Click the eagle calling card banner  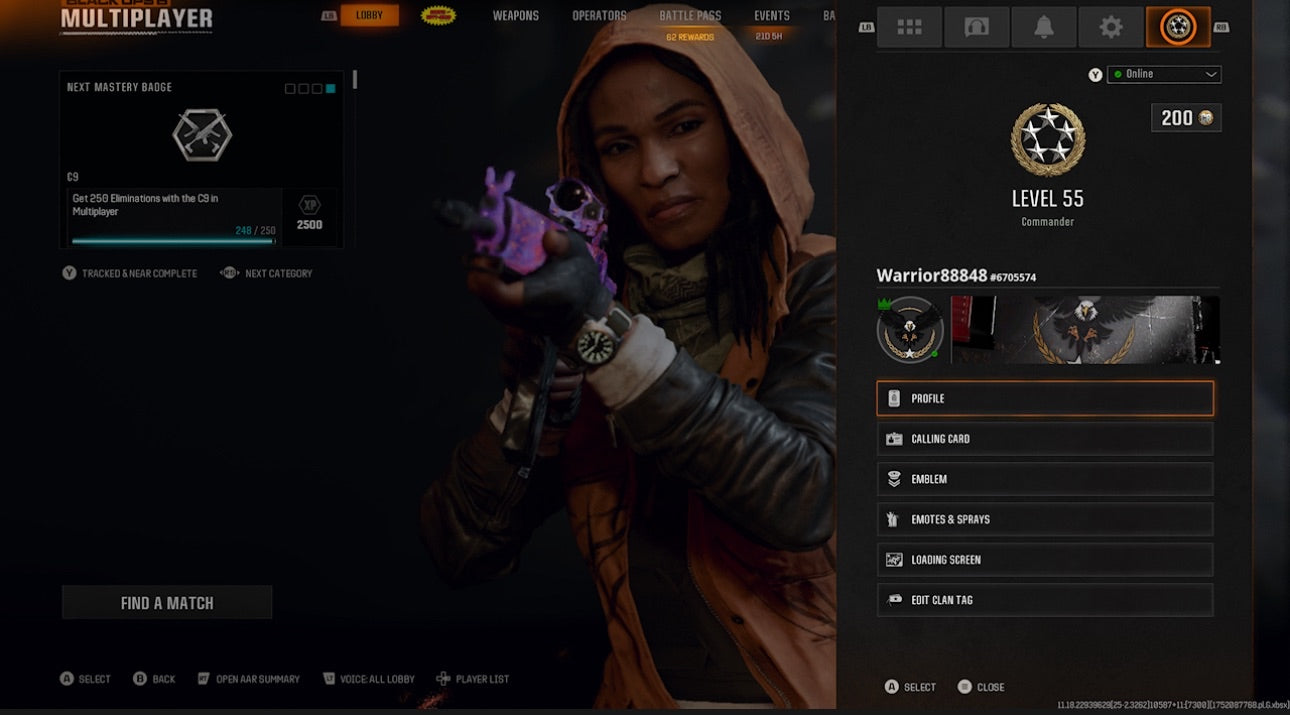click(x=1085, y=330)
